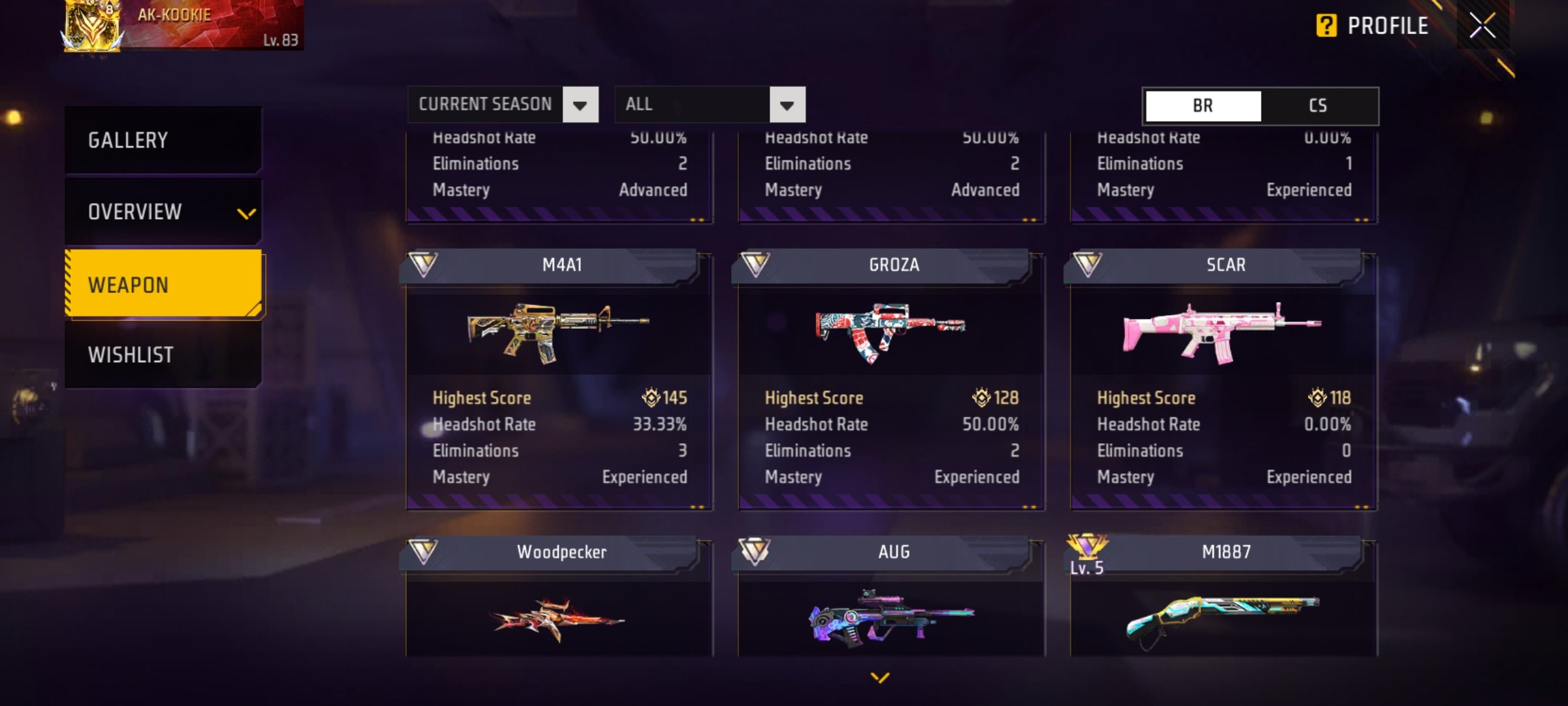Choose the SCAR weapon card
Image resolution: width=1568 pixels, height=706 pixels.
pos(1224,379)
